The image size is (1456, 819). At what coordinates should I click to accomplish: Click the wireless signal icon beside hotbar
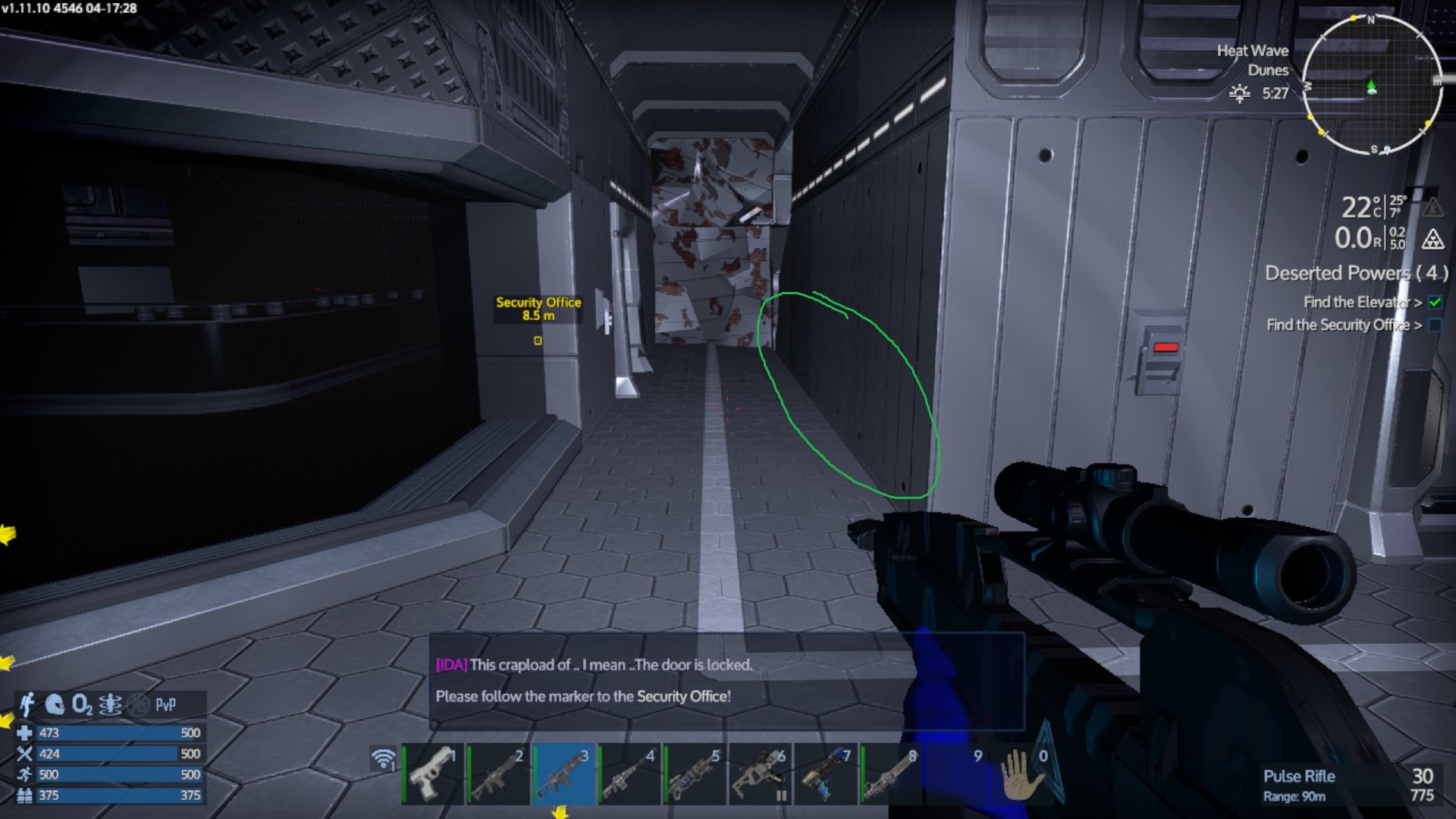point(384,758)
